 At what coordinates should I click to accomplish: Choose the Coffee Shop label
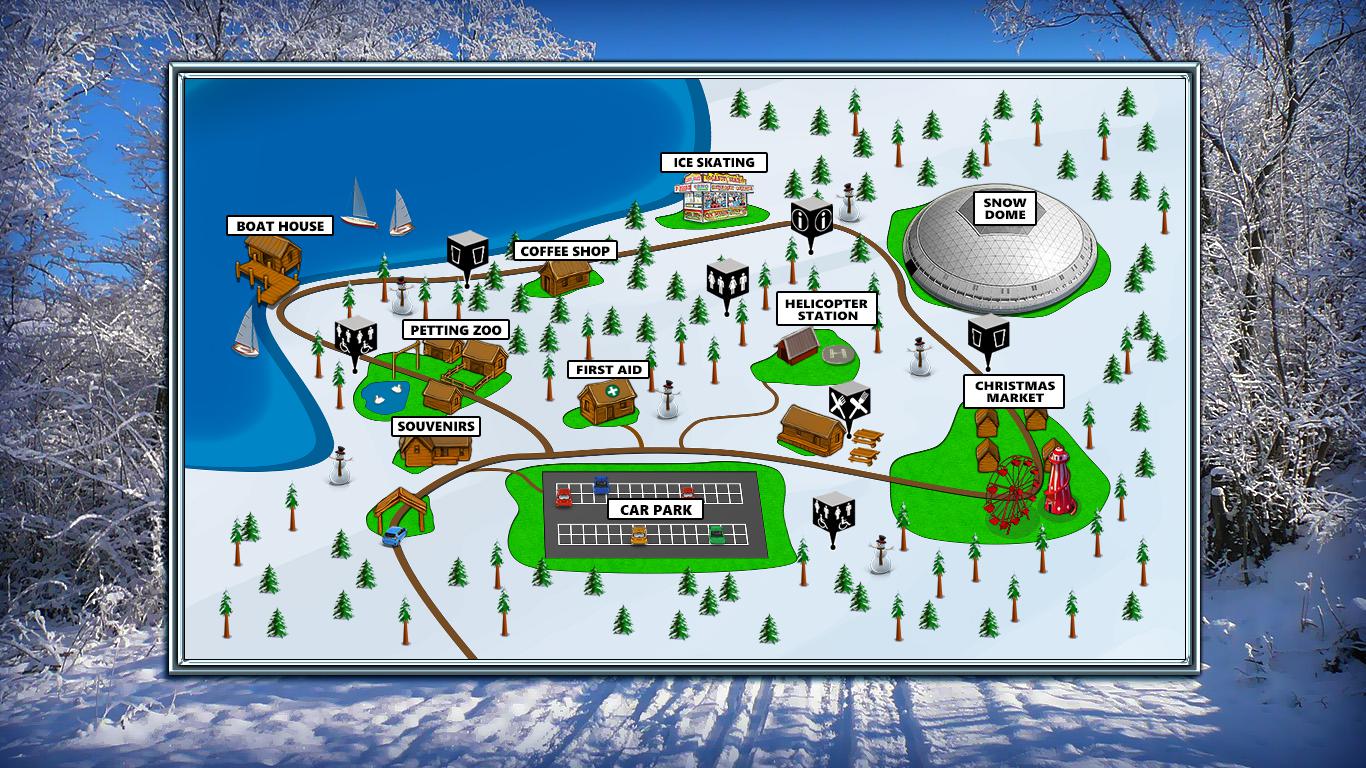(565, 251)
